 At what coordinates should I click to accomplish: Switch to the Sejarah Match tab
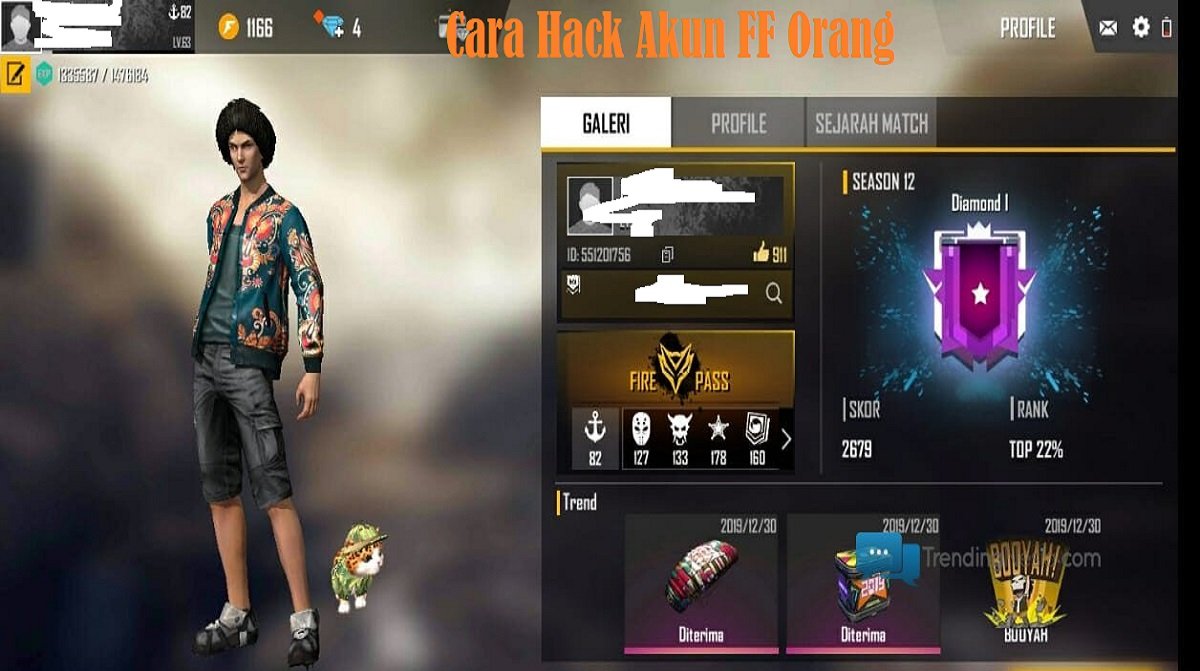871,123
